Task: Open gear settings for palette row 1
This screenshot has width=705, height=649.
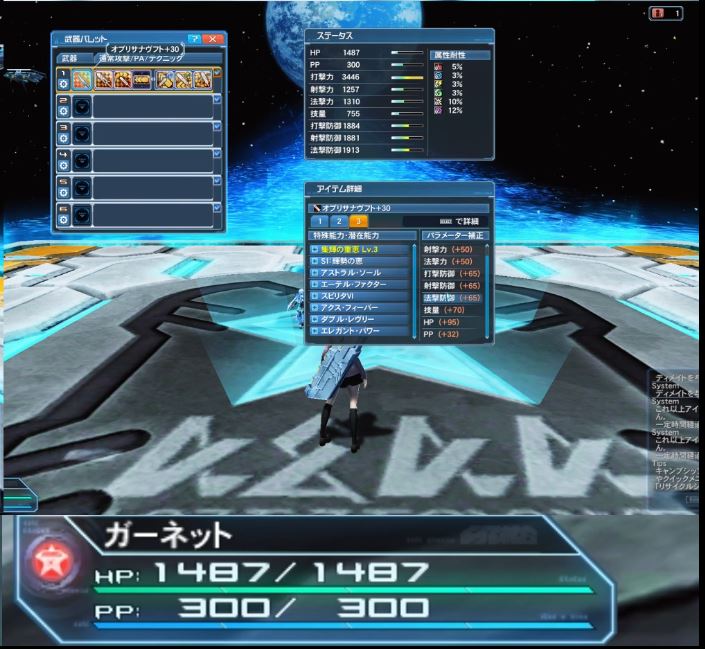Action: tap(63, 86)
